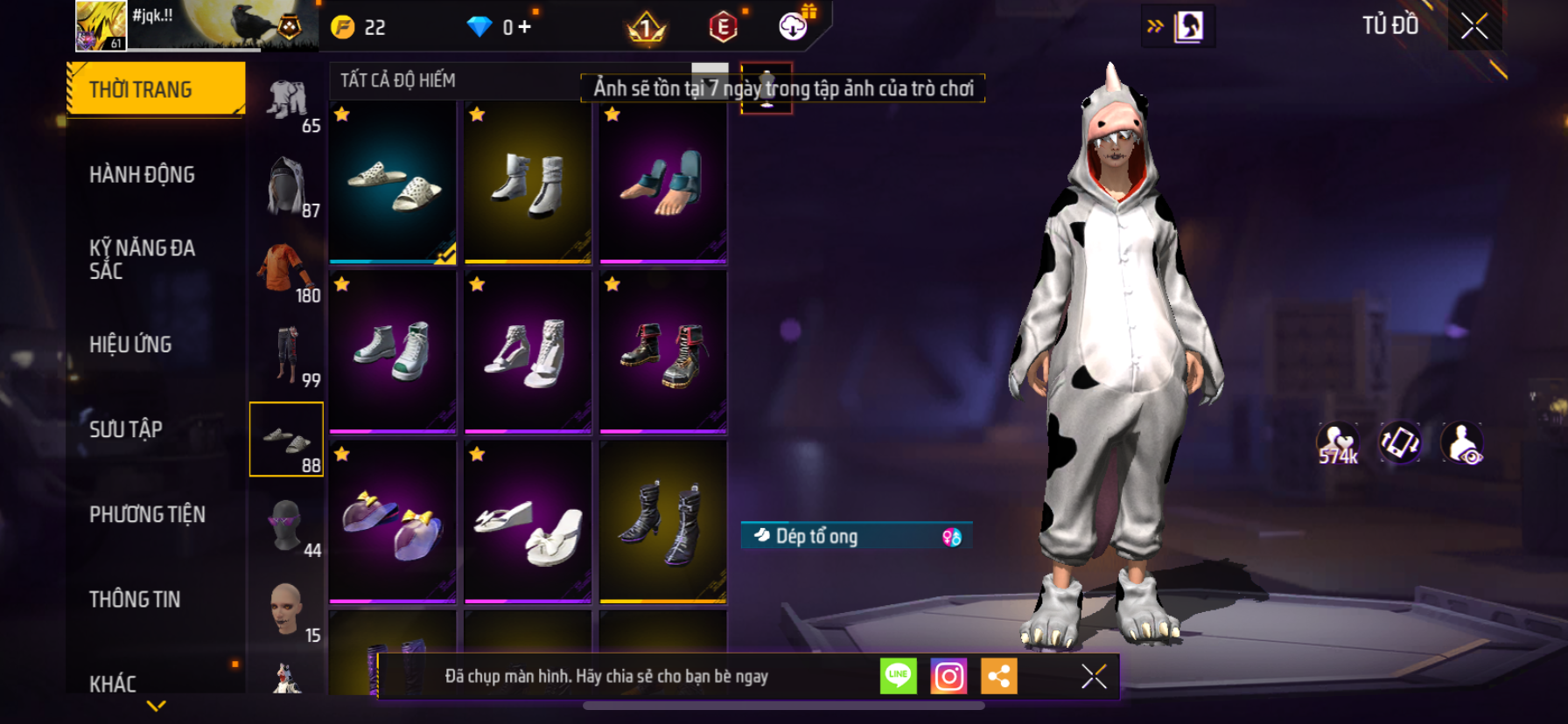Open the Hiệu Ứng tab
Viewport: 1568px width, 724px height.
[x=131, y=345]
